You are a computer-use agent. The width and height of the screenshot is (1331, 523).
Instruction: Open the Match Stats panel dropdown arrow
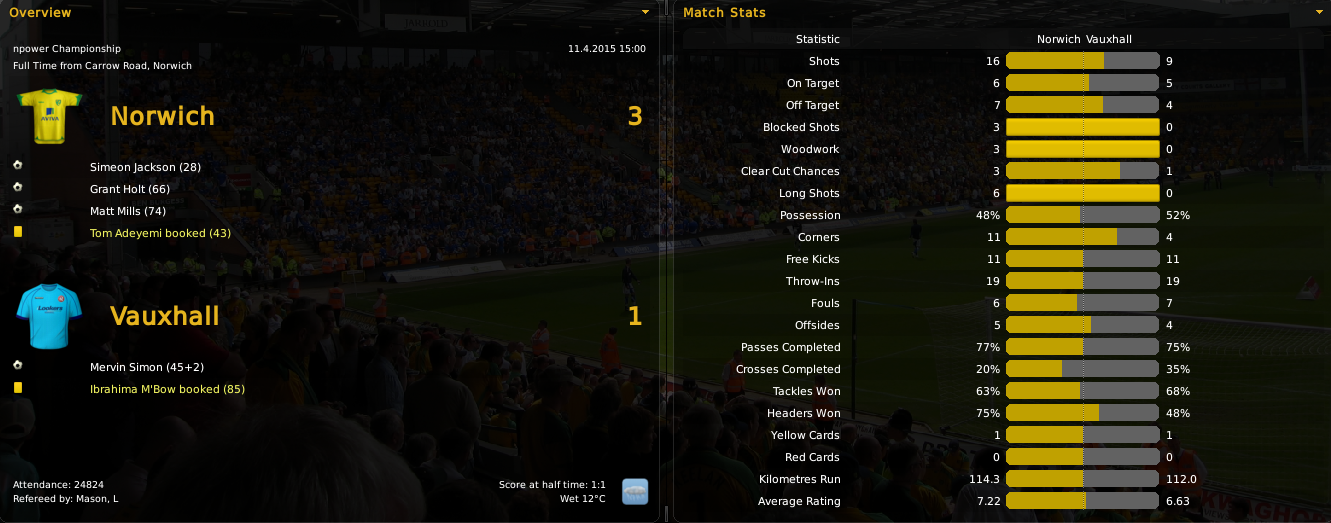pyautogui.click(x=1321, y=12)
